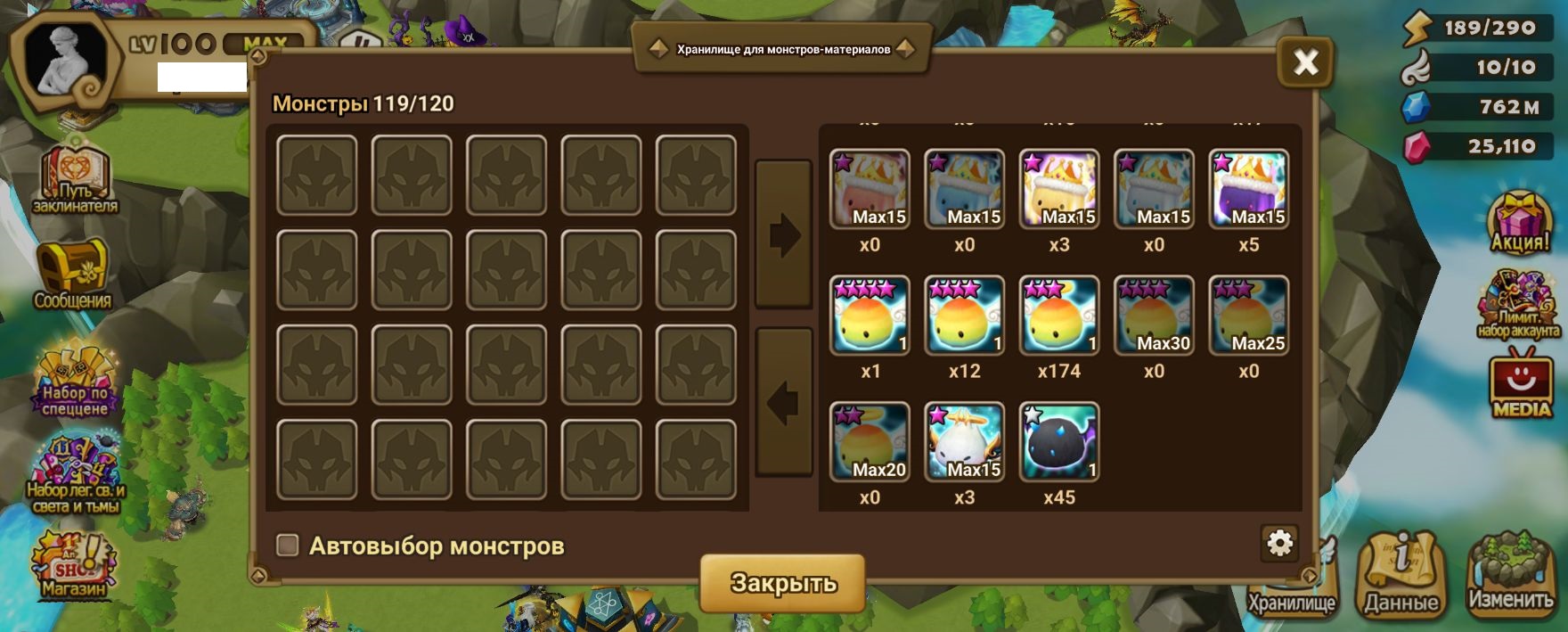The image size is (1568, 632).
Task: Pick the dark Devilmon with x45 count
Action: pos(1058,442)
